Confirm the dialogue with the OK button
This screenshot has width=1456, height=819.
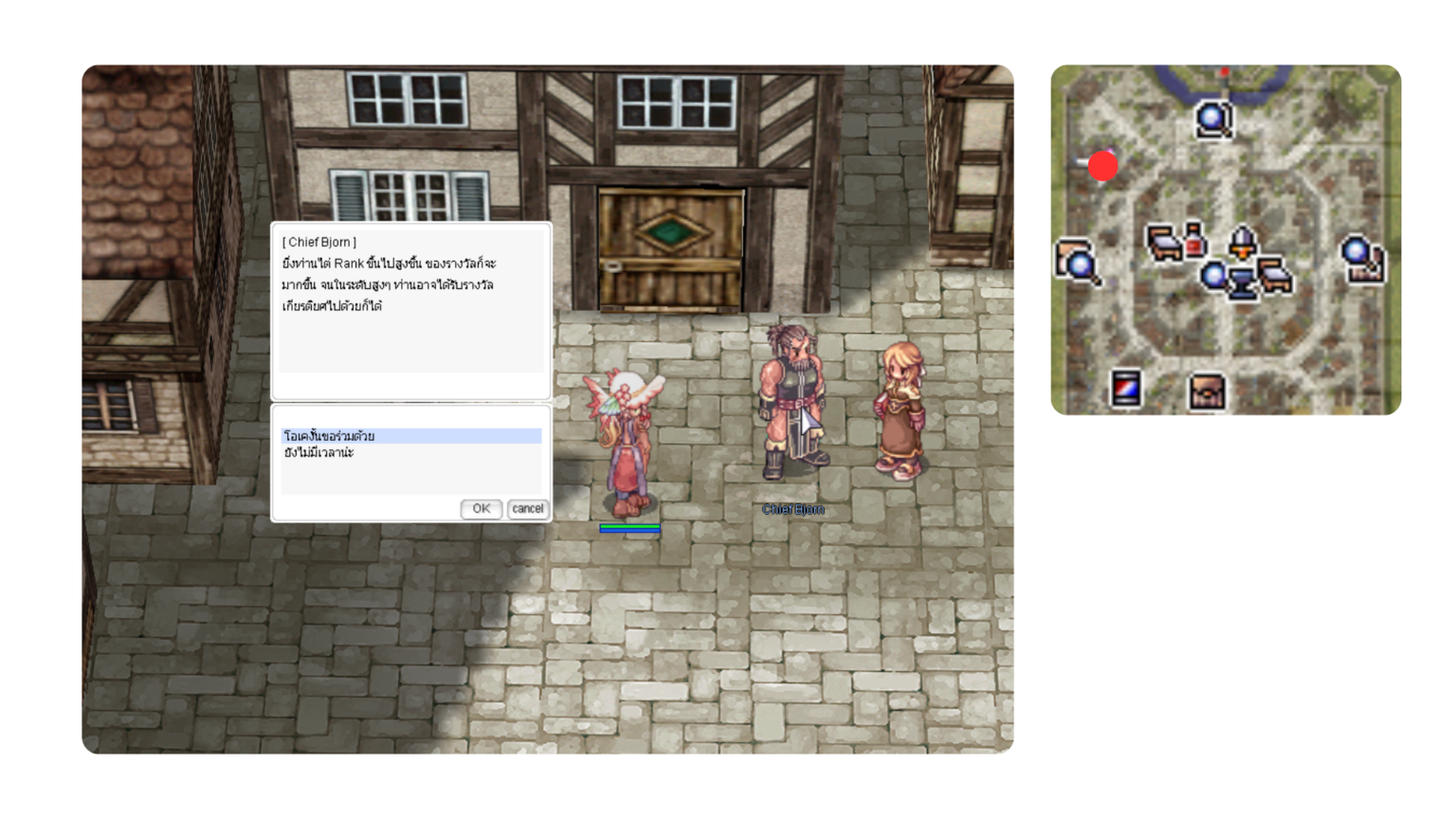pyautogui.click(x=481, y=509)
